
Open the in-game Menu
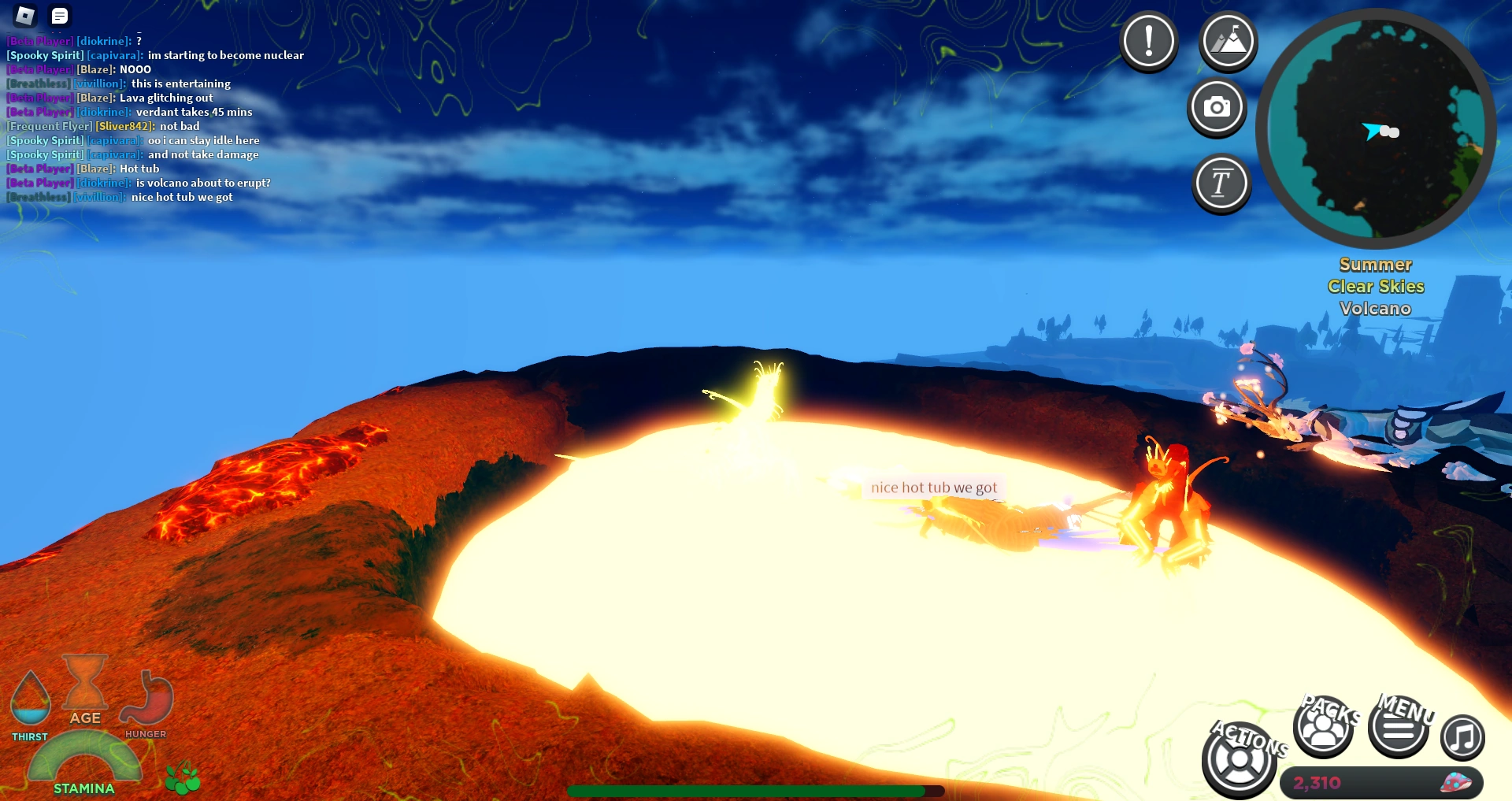point(1399,729)
